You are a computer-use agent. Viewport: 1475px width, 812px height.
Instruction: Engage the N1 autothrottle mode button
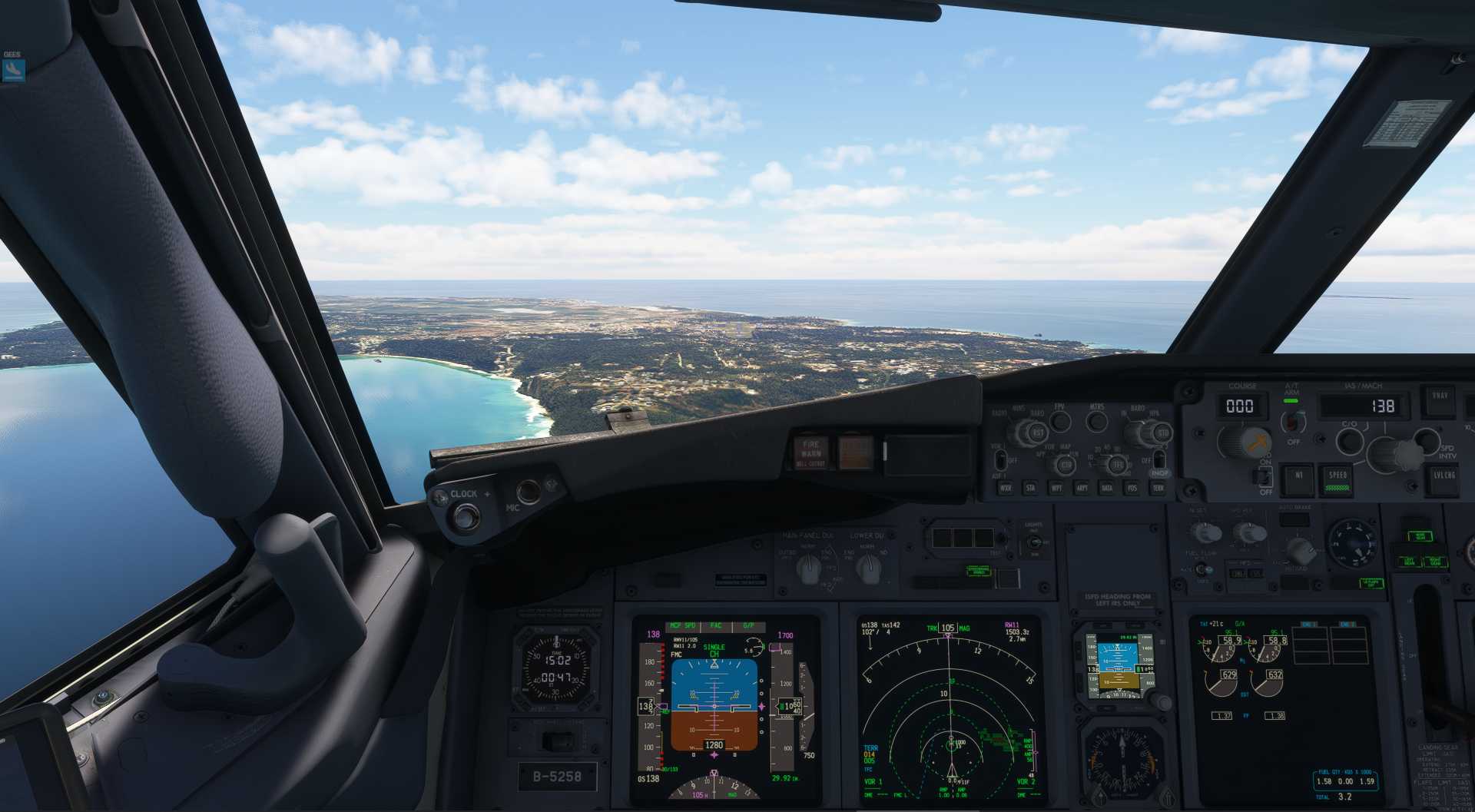[1298, 476]
